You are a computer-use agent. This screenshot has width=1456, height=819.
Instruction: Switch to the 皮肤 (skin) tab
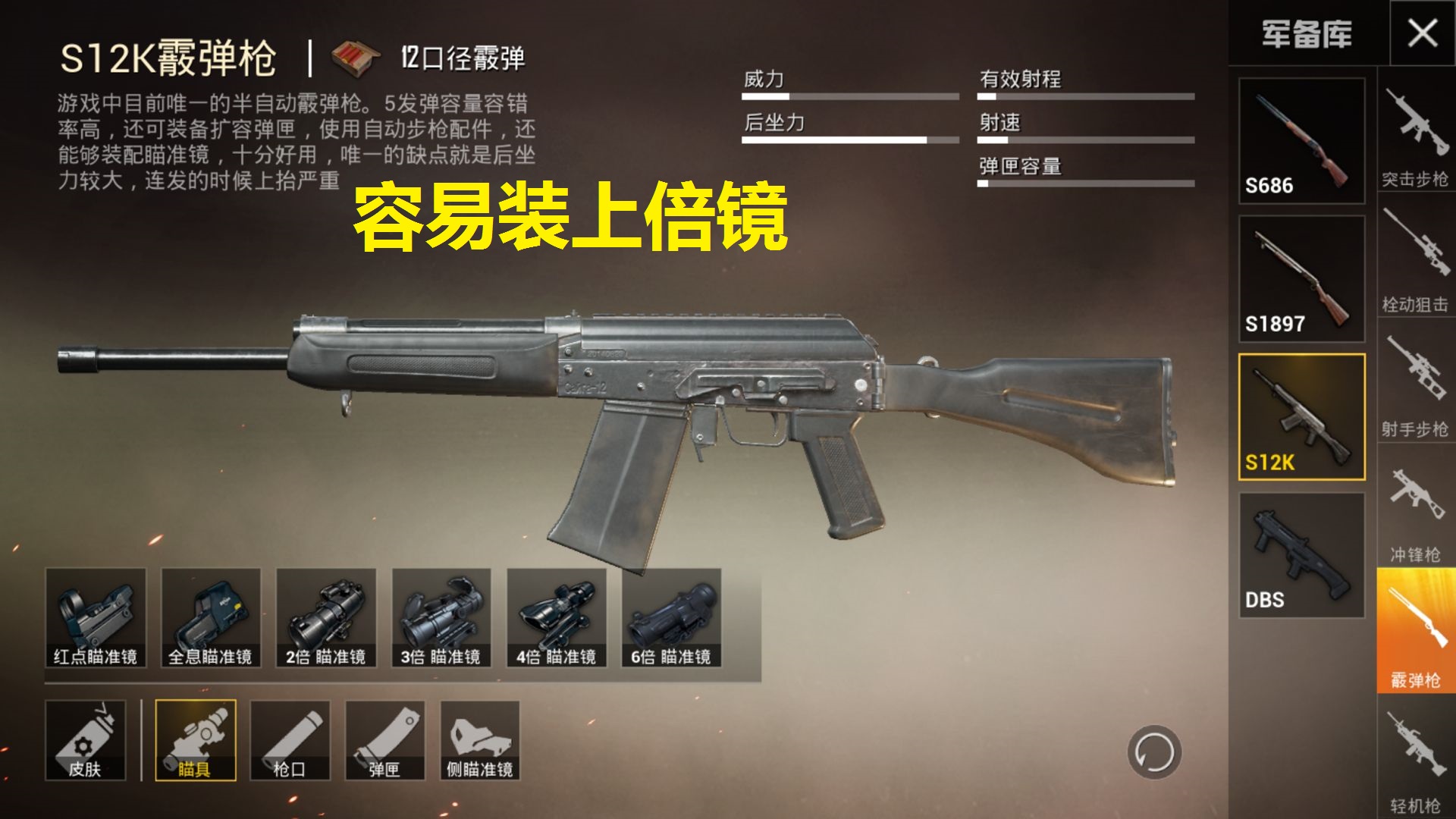click(87, 739)
